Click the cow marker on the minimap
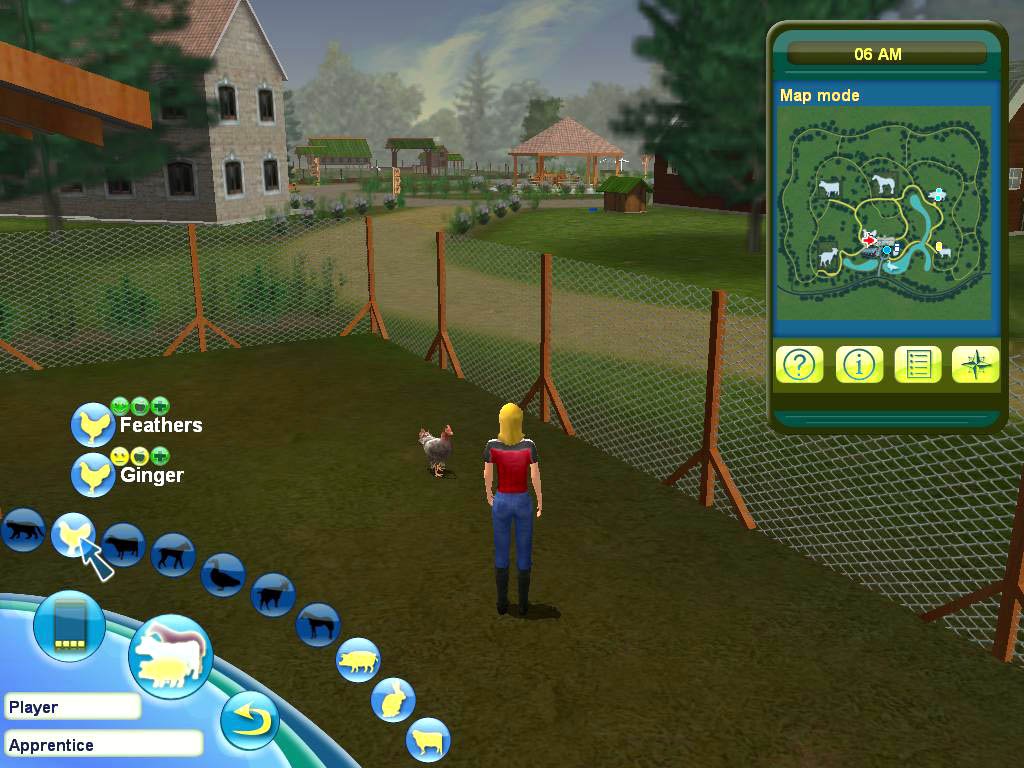Screen dimensions: 1024x768 (x=829, y=187)
